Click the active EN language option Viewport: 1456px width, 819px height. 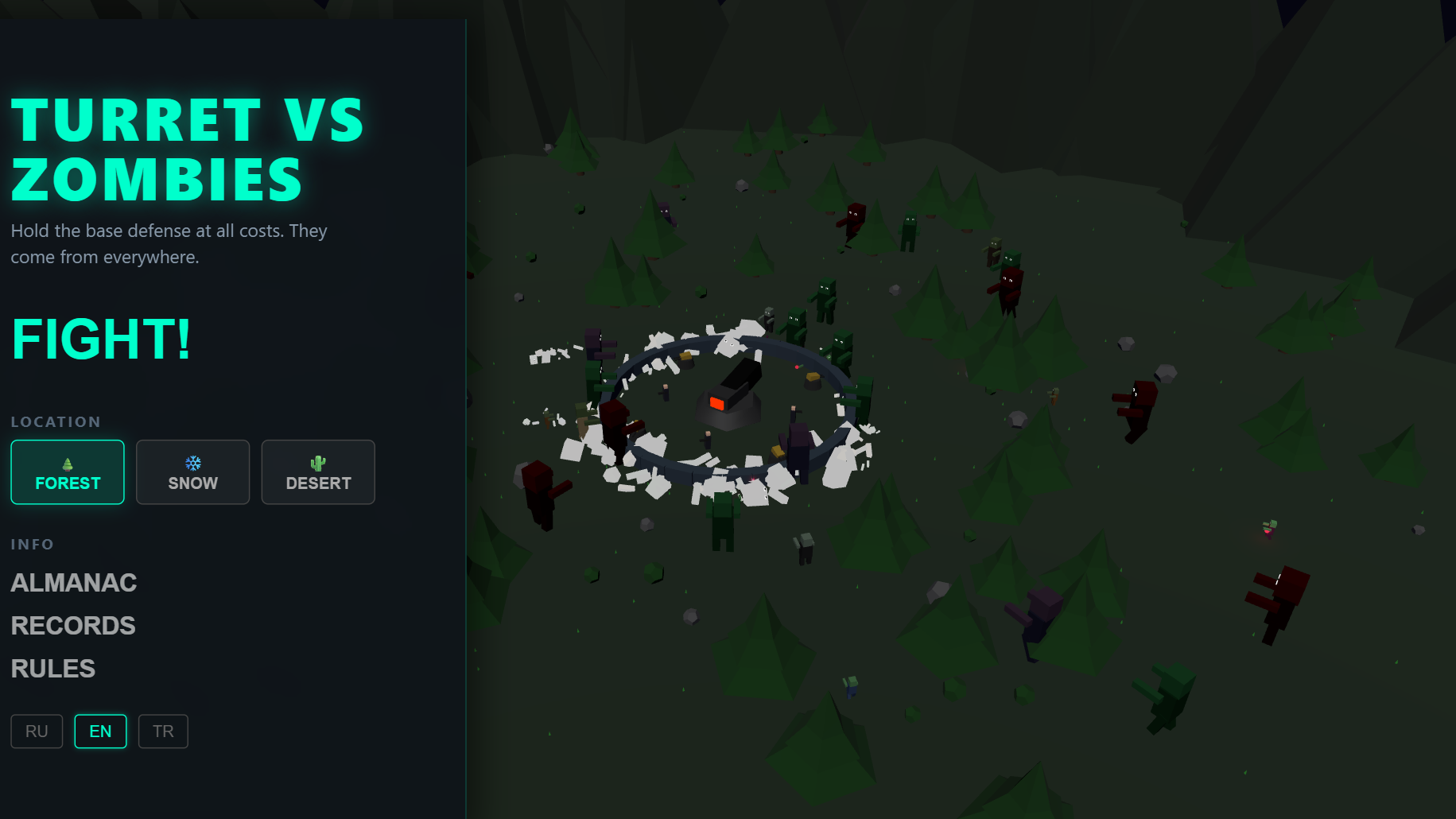pyautogui.click(x=100, y=731)
